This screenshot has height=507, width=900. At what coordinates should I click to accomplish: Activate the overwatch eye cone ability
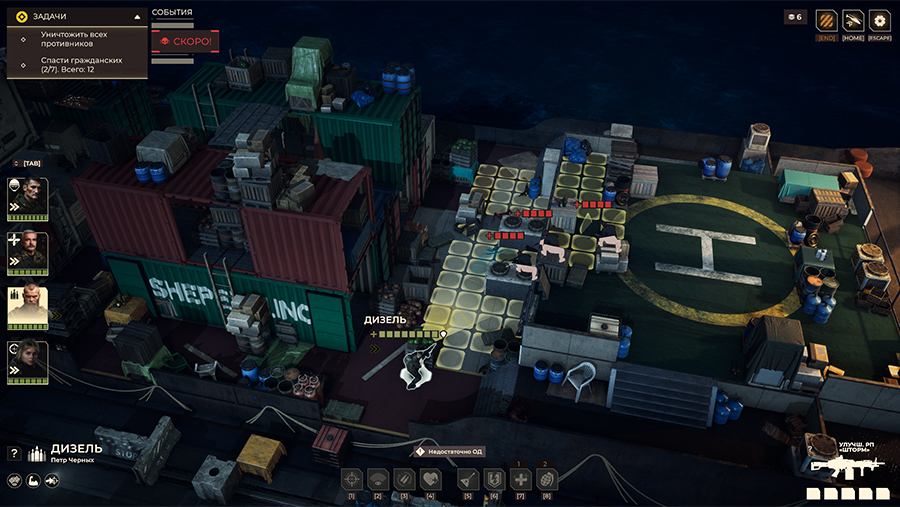(378, 479)
